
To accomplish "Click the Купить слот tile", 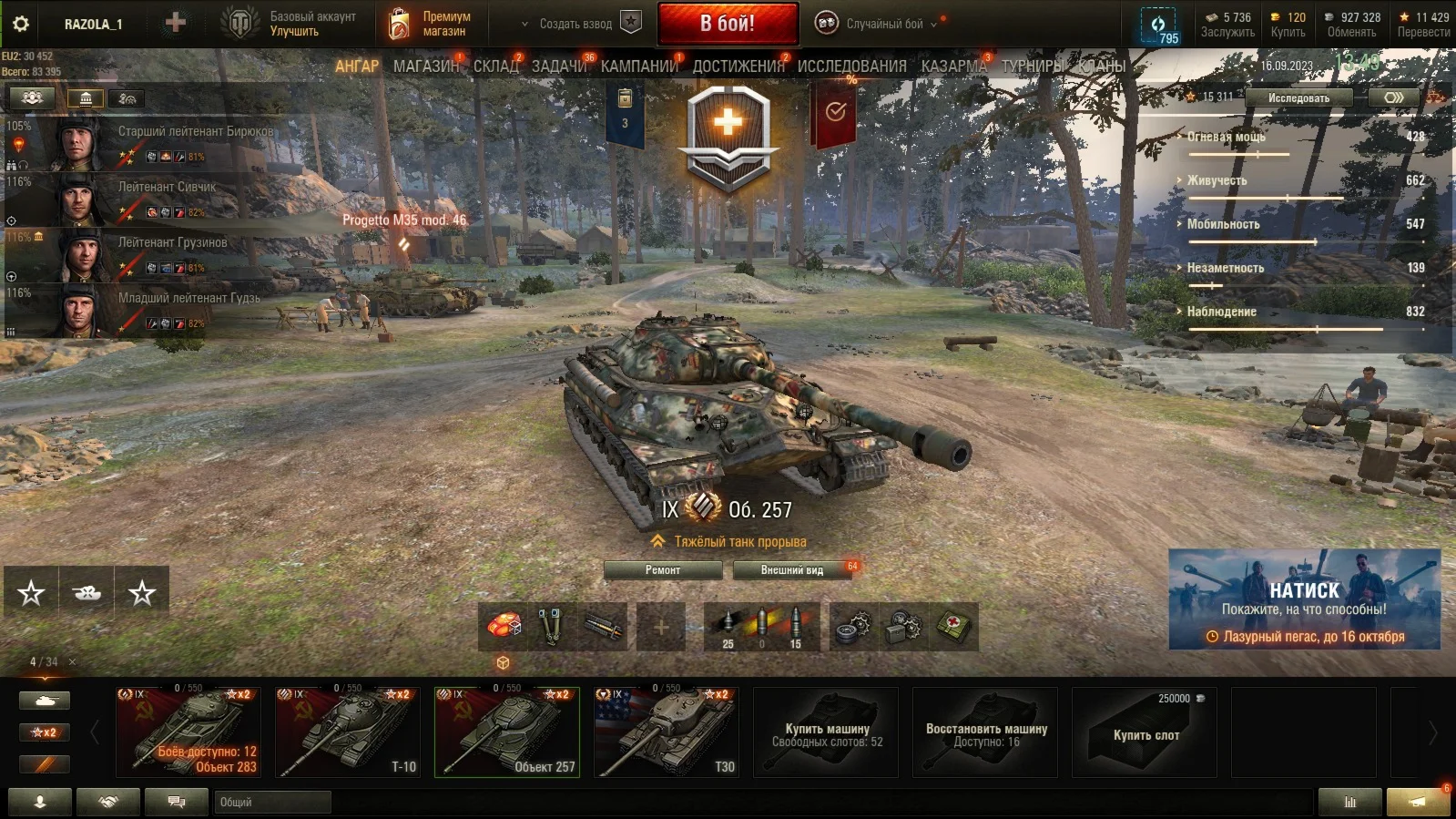I will [x=1145, y=732].
